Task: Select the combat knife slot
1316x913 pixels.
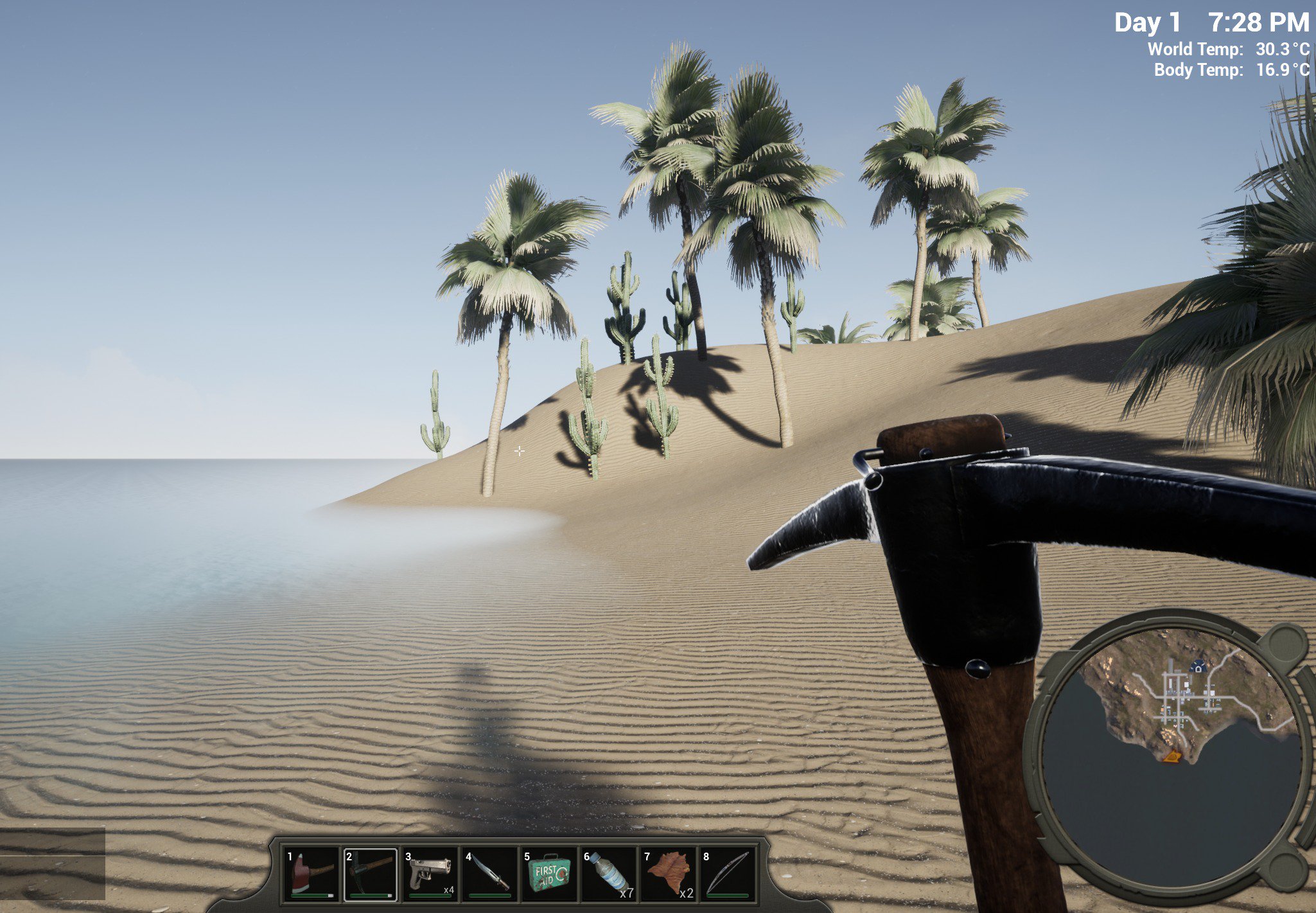Action: (489, 874)
